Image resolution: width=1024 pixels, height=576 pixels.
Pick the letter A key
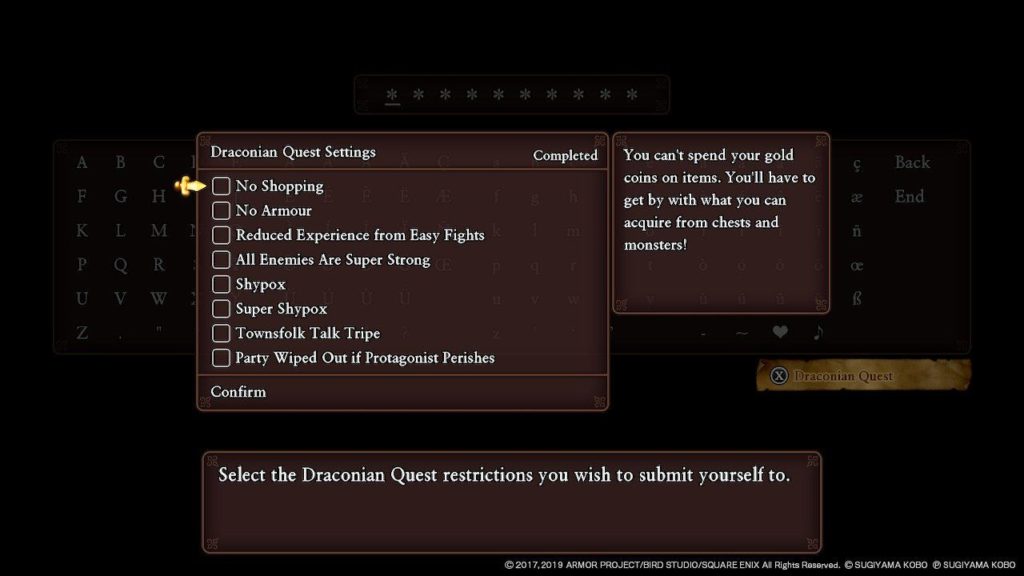tap(82, 163)
